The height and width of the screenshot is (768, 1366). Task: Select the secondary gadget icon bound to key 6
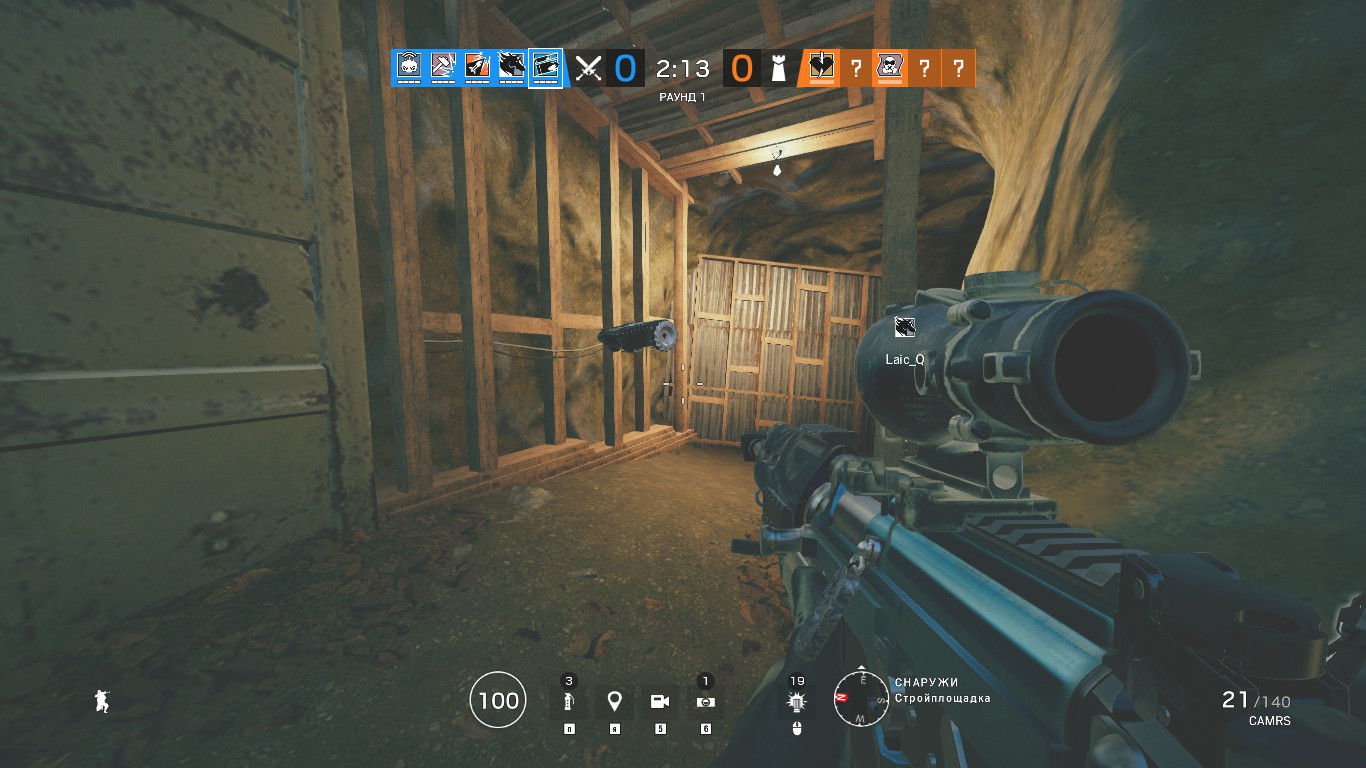pyautogui.click(x=705, y=701)
